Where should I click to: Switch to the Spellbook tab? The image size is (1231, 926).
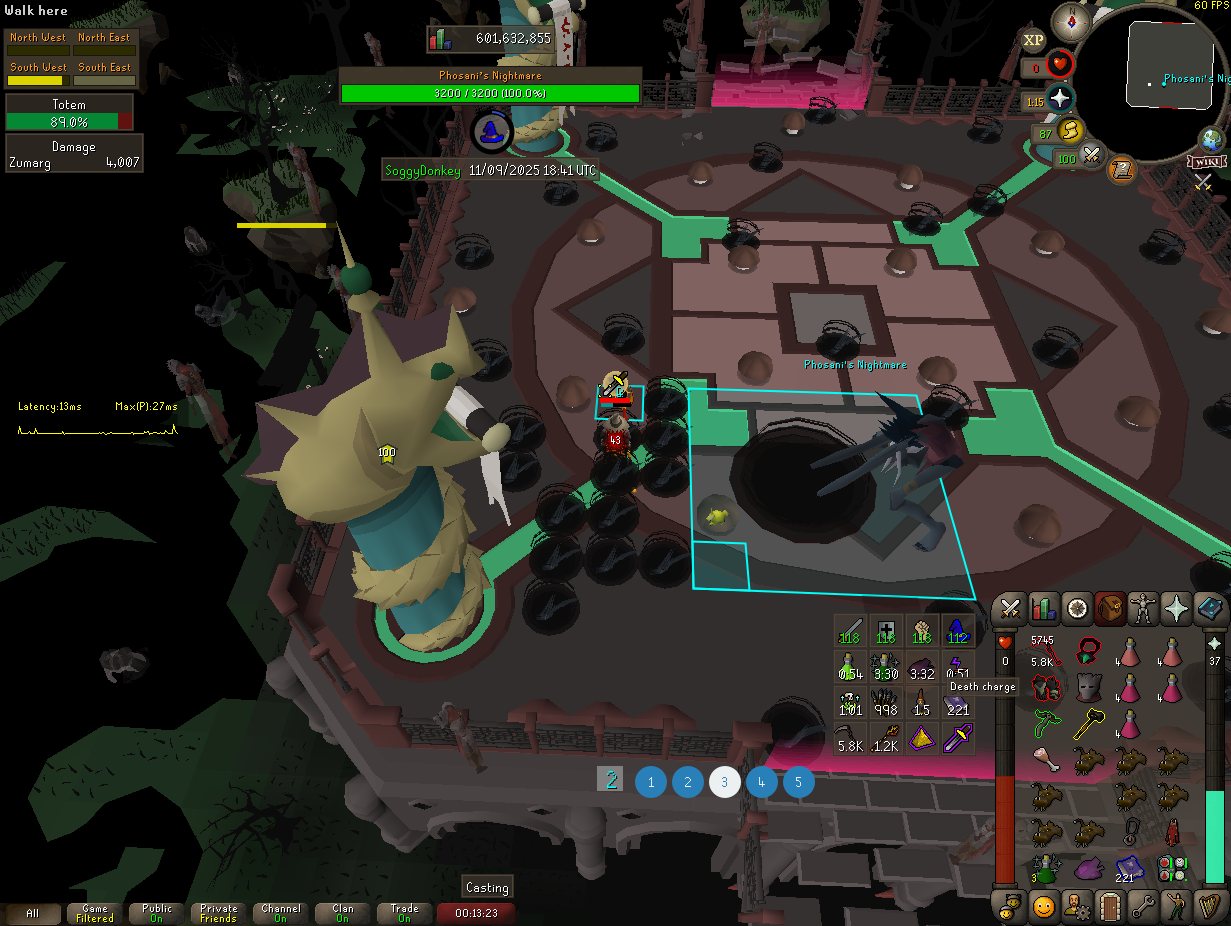(1210, 608)
